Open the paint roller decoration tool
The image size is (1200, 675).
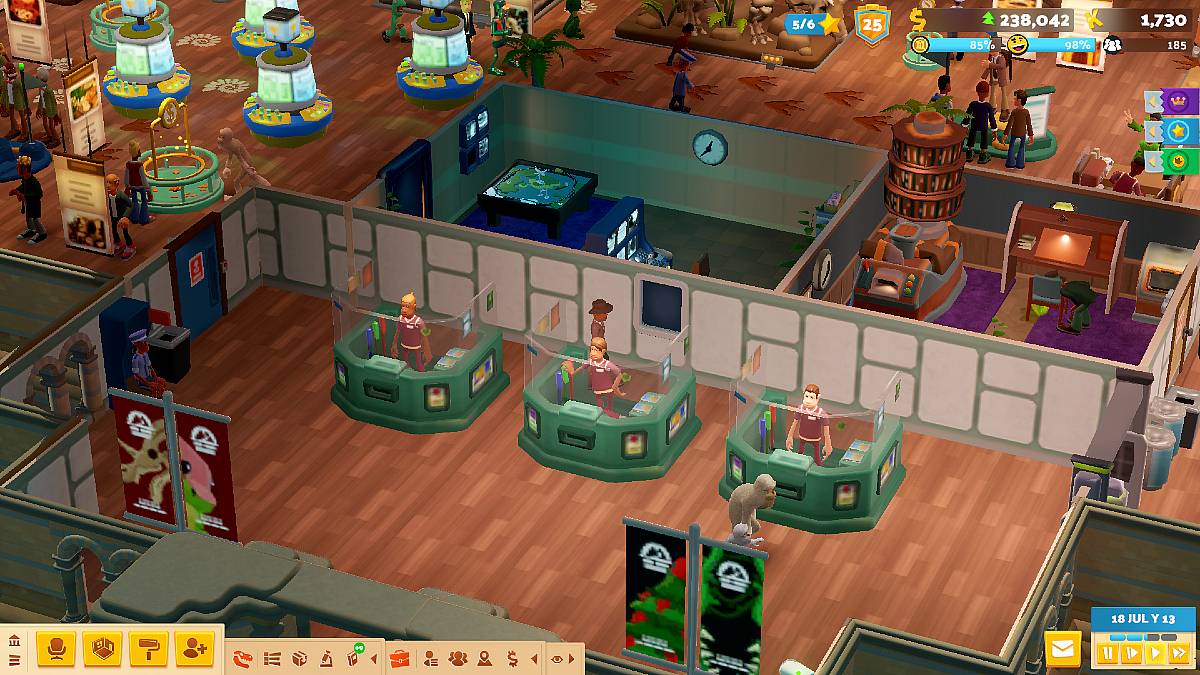[148, 650]
